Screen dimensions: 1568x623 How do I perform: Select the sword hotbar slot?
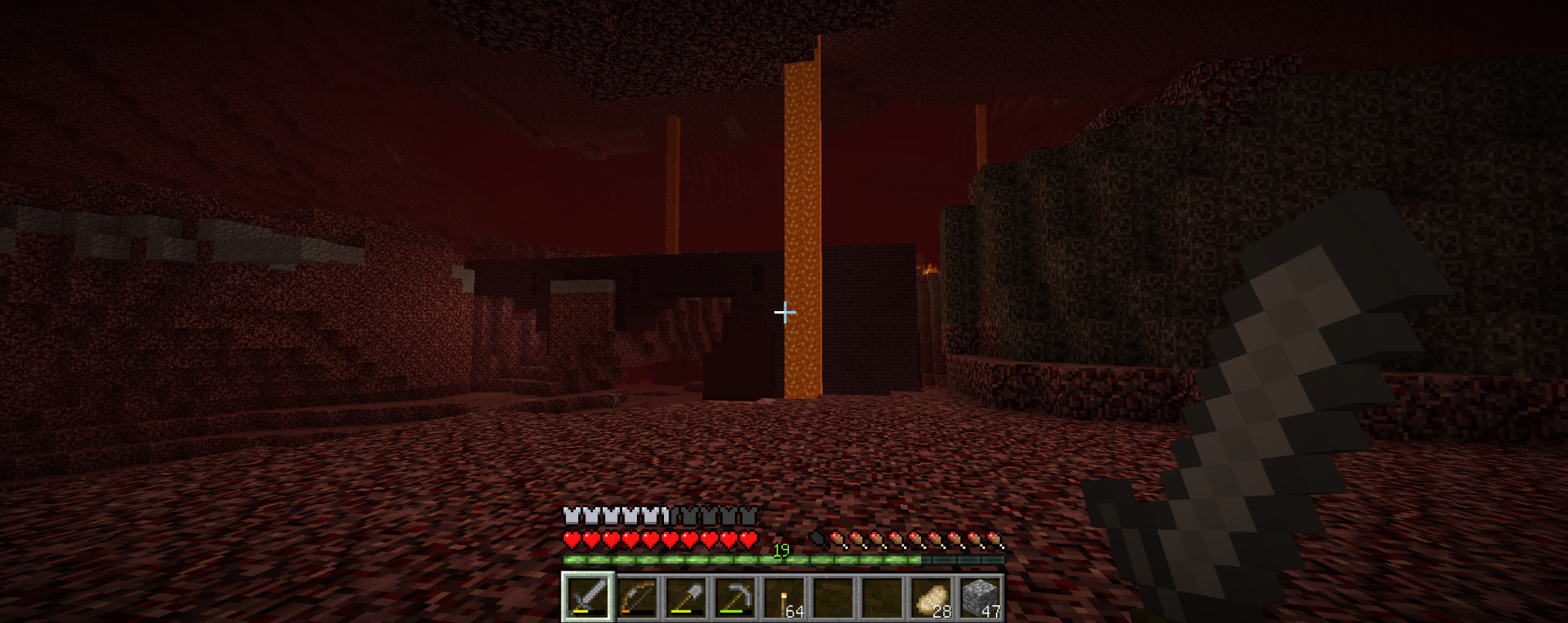point(588,597)
